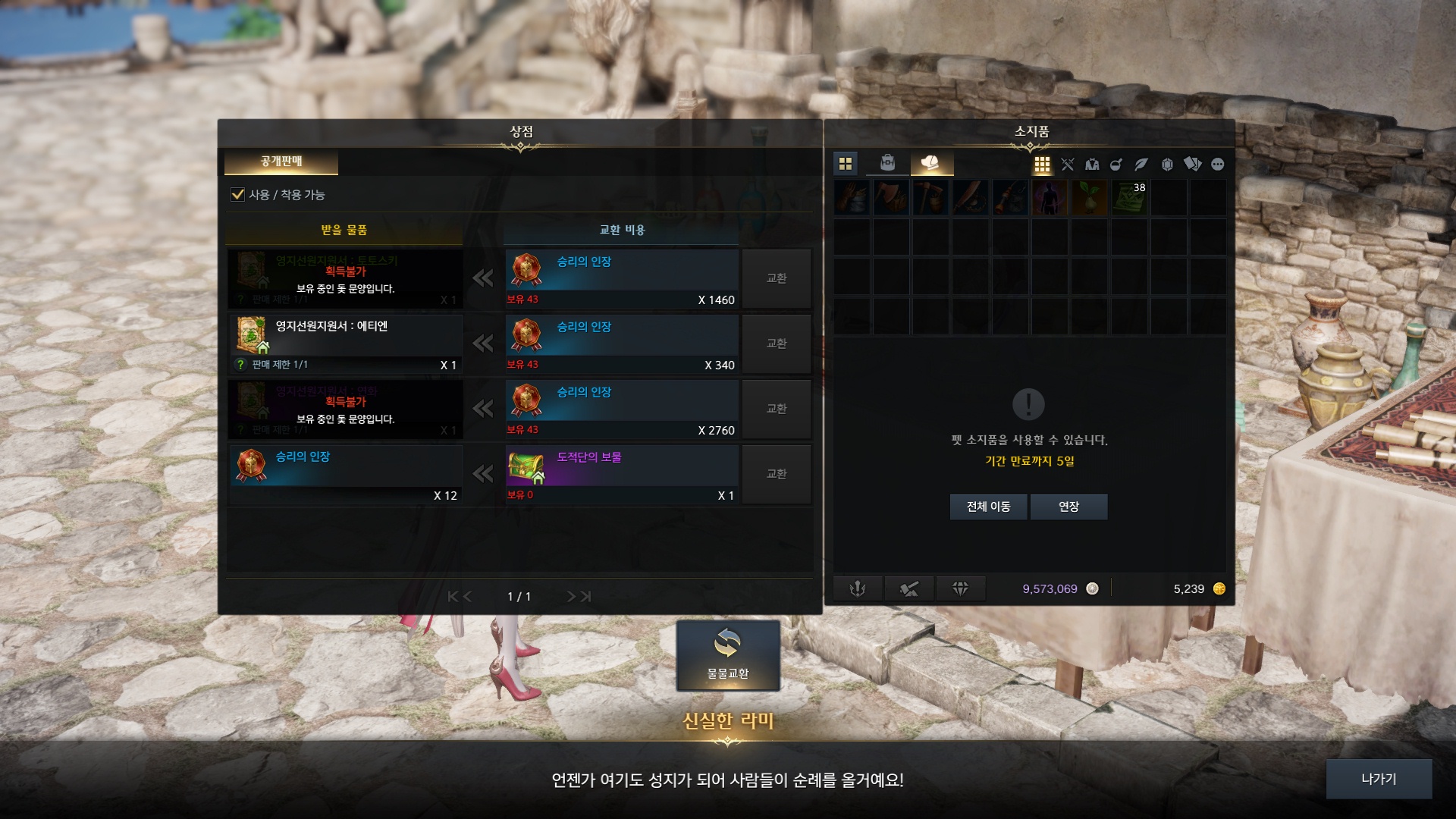
Task: Select the seedling item in inventory
Action: [x=1089, y=198]
